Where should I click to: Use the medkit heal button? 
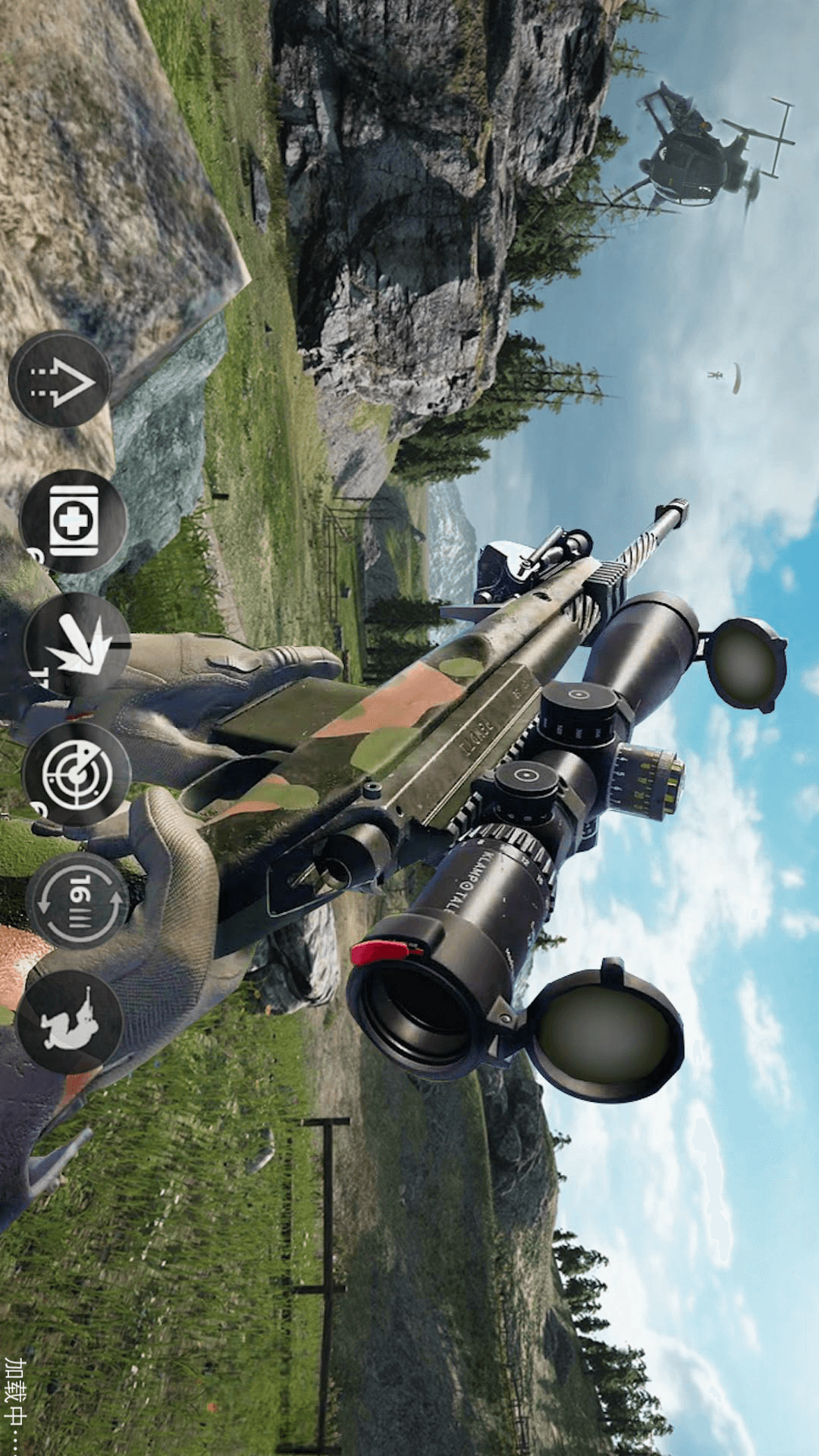coord(73,522)
